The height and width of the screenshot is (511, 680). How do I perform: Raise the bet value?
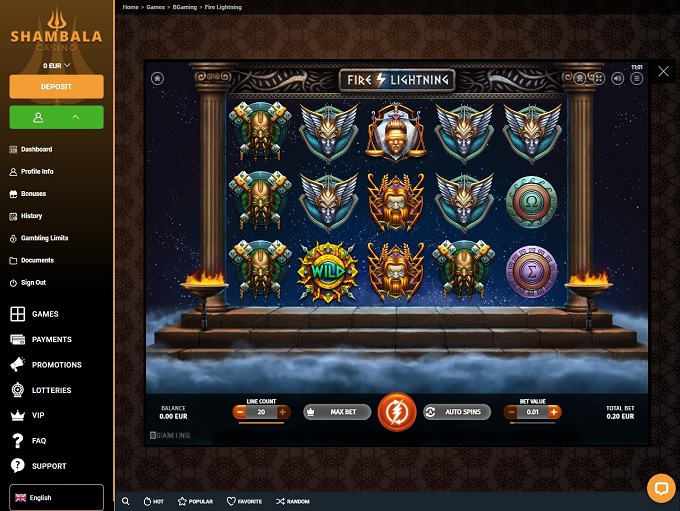pos(554,412)
